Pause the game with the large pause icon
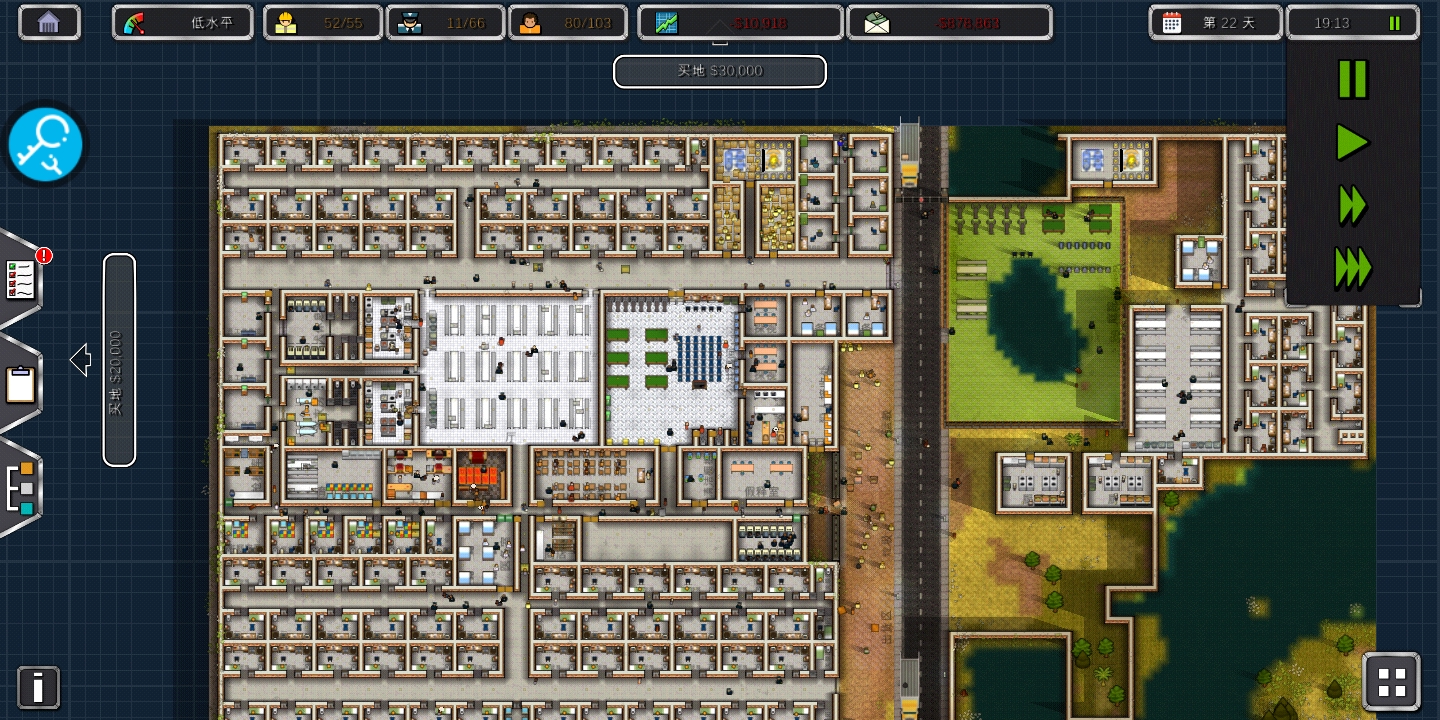 [x=1352, y=80]
